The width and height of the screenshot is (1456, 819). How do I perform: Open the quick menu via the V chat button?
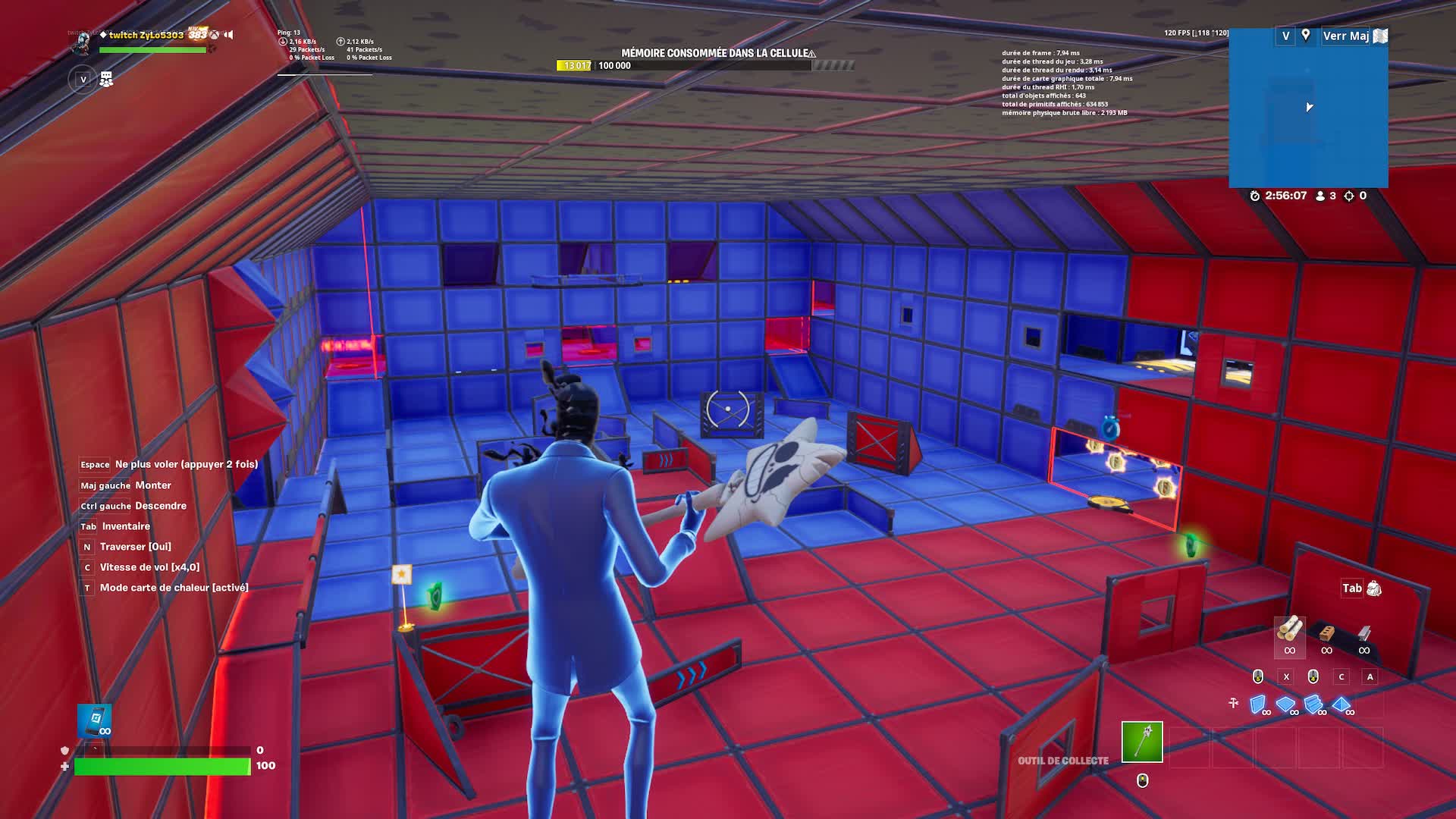coord(82,79)
